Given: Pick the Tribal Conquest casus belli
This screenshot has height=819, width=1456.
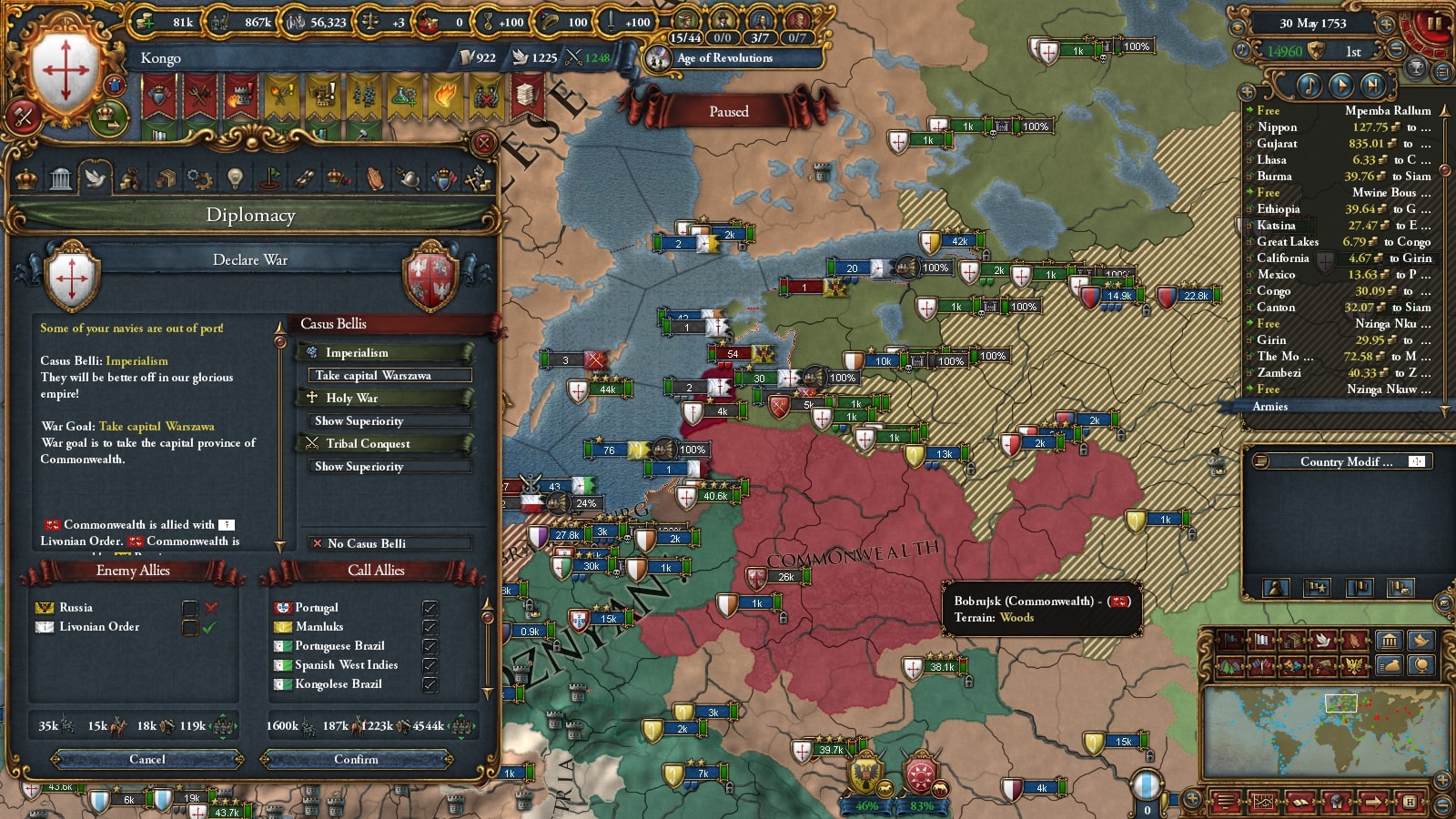Looking at the screenshot, I should 384,443.
